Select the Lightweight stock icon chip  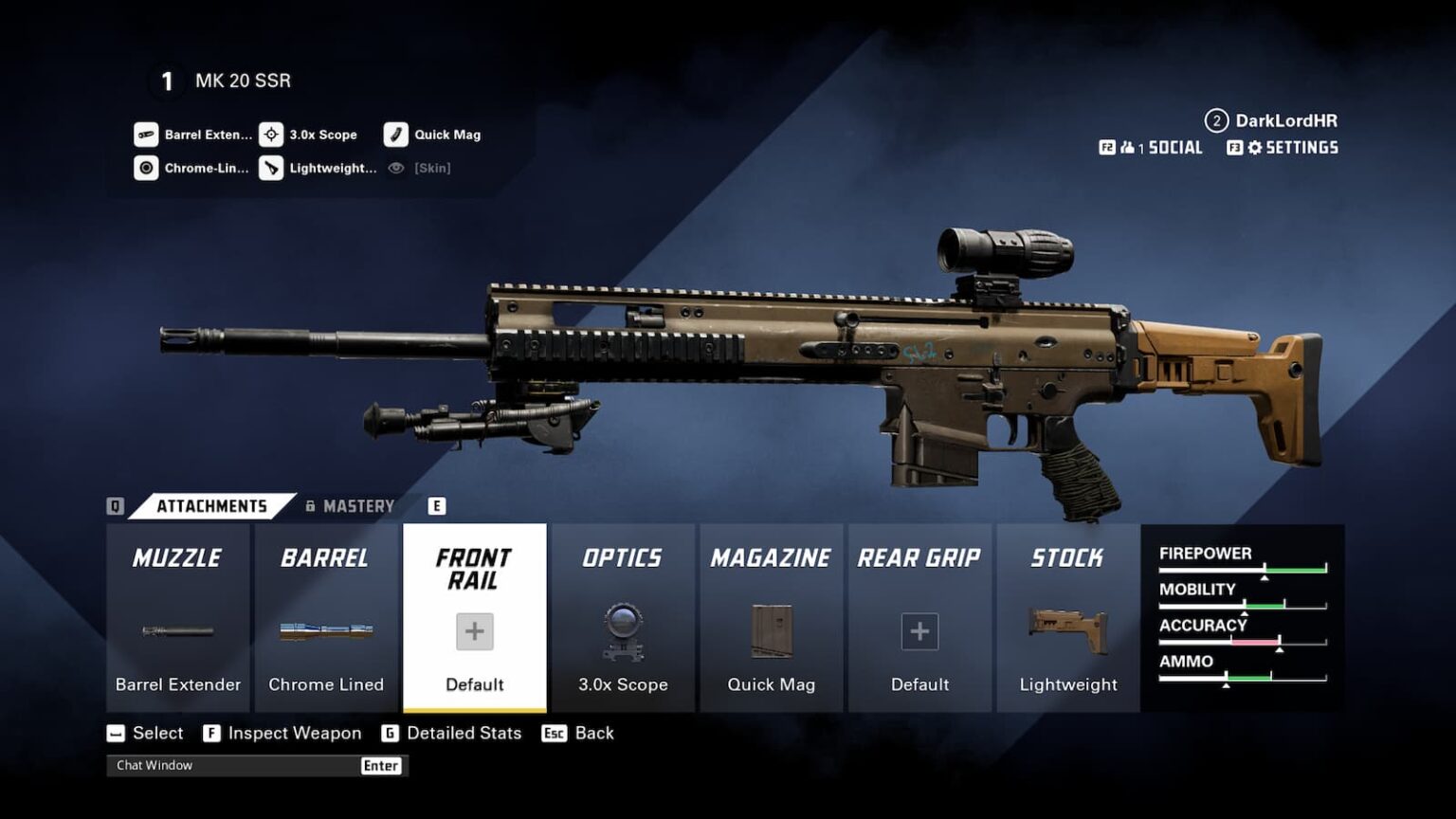tap(272, 168)
